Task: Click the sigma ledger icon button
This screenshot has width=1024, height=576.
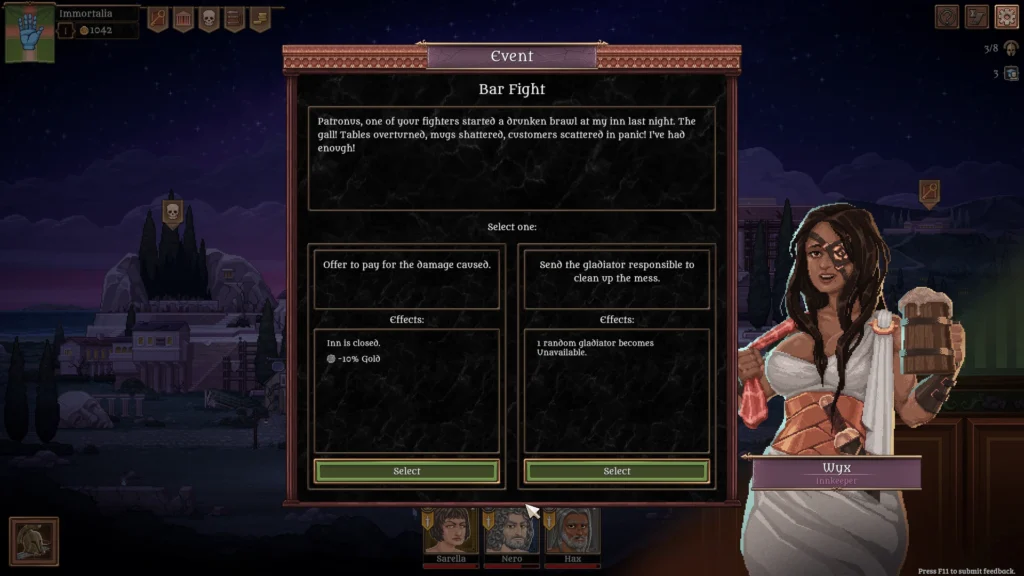Action: coord(977,16)
